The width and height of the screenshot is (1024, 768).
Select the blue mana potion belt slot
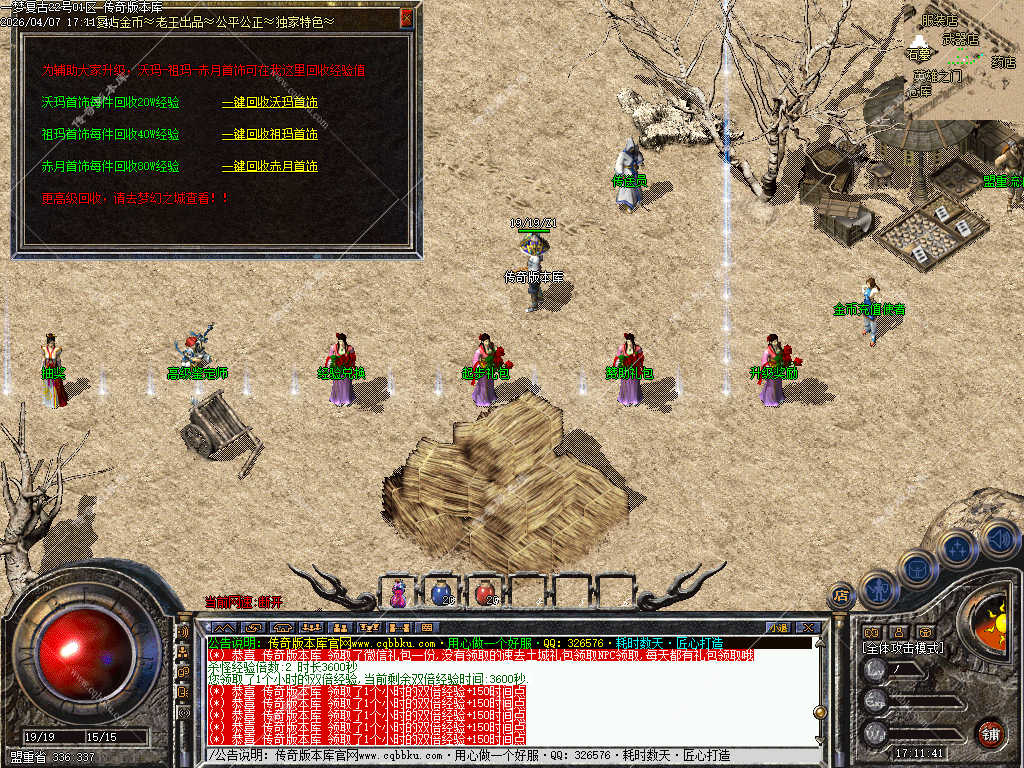(x=441, y=593)
